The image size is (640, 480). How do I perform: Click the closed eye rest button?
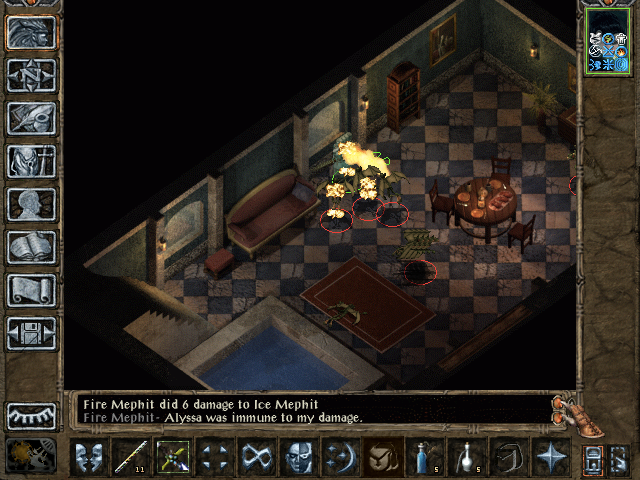(32, 415)
